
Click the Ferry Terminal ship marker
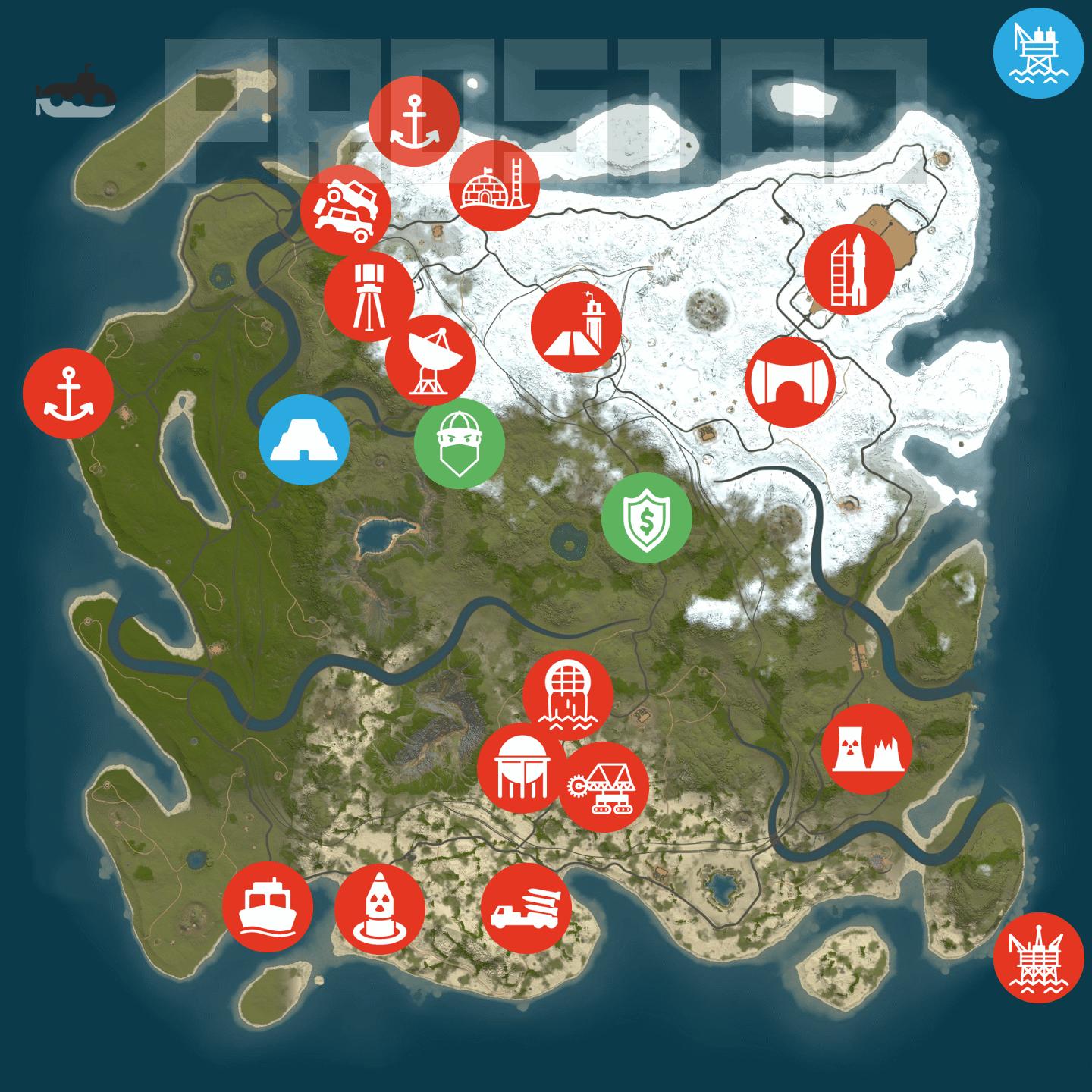[268, 905]
